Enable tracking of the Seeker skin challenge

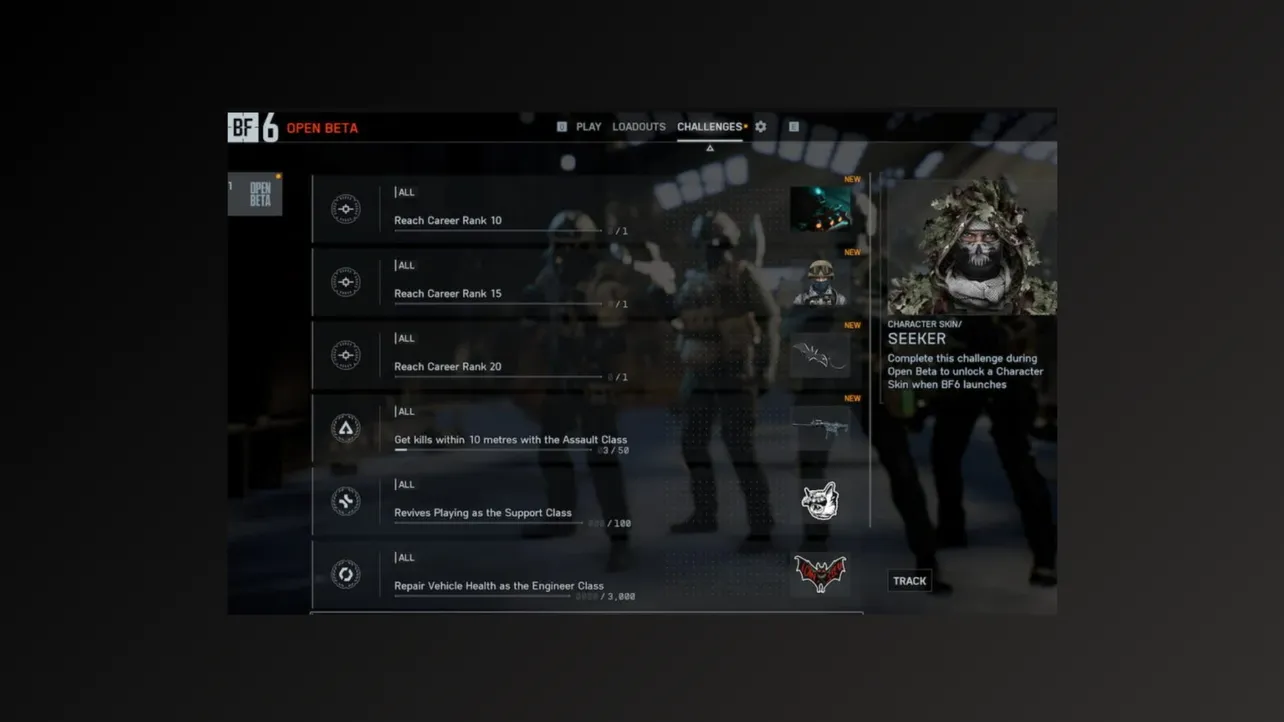tap(909, 580)
